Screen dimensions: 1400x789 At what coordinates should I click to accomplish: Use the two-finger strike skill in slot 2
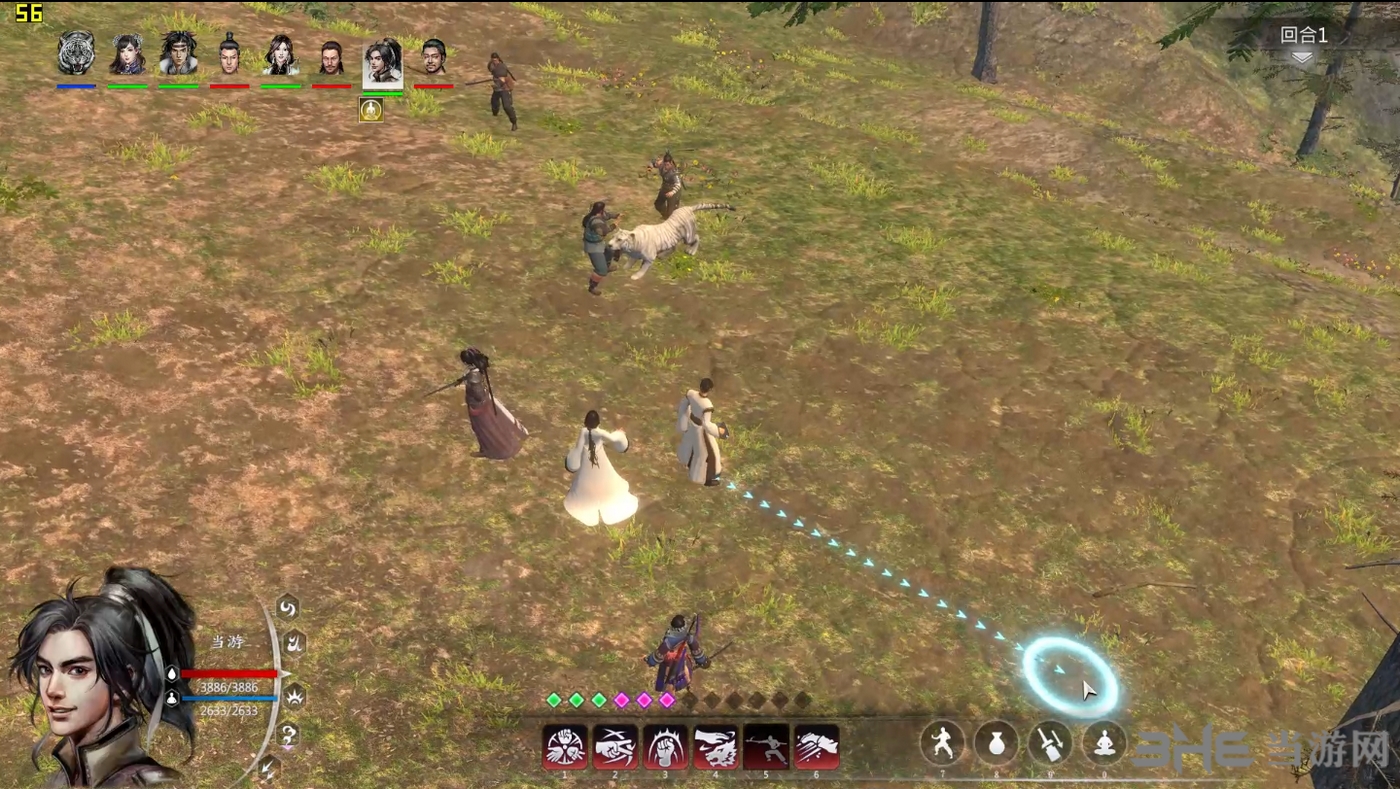(615, 747)
